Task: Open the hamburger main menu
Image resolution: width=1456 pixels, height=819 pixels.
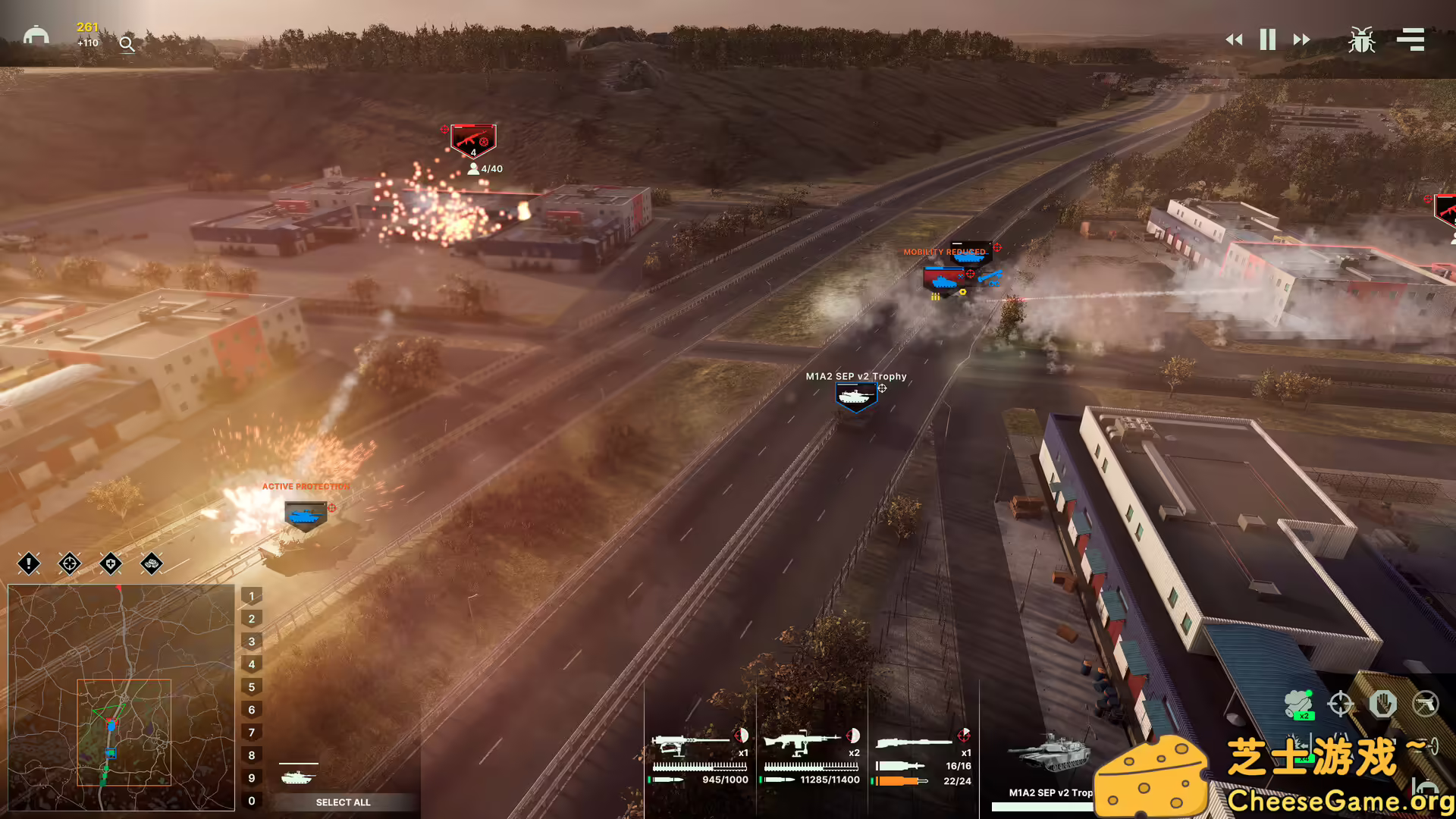Action: click(1410, 39)
